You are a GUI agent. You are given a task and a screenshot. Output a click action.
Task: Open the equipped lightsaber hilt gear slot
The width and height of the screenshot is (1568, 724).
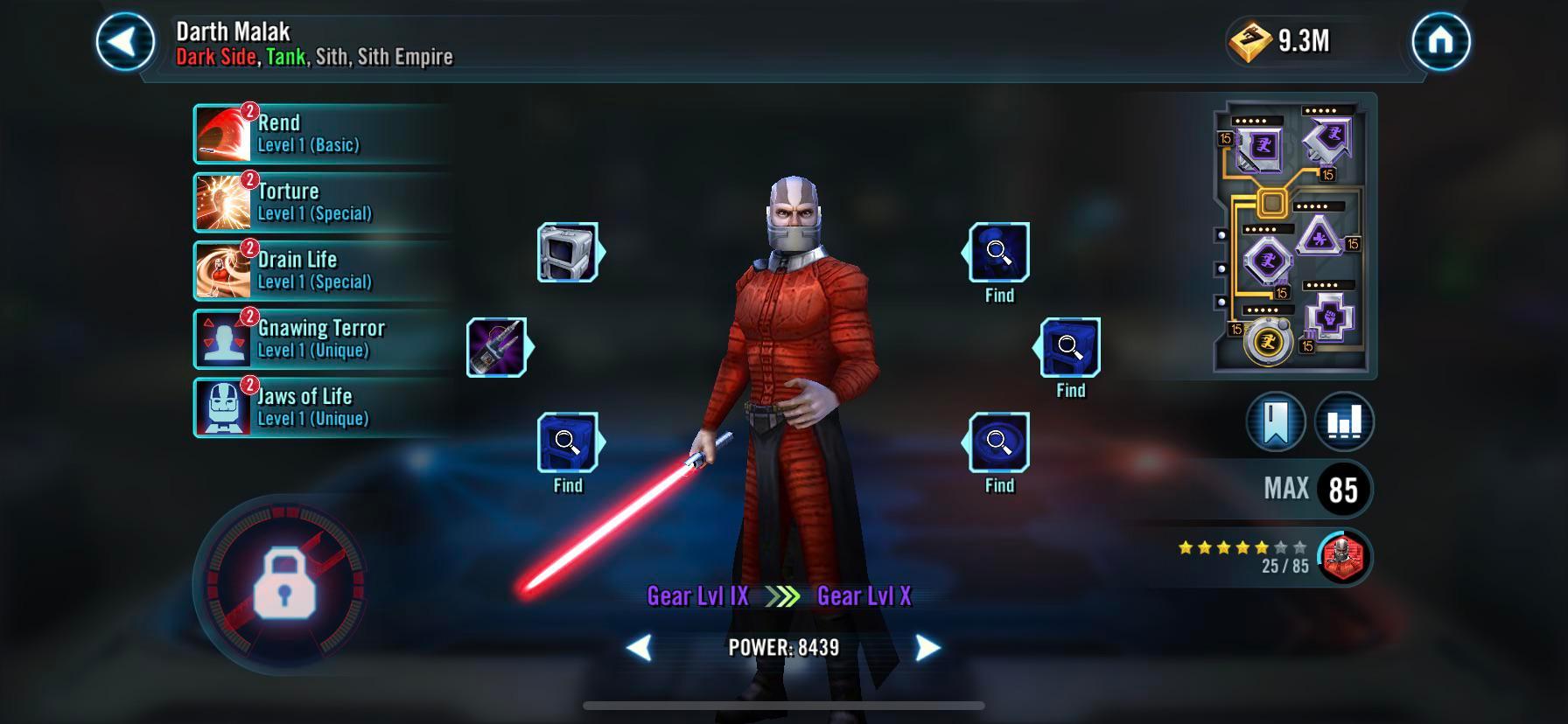point(495,346)
